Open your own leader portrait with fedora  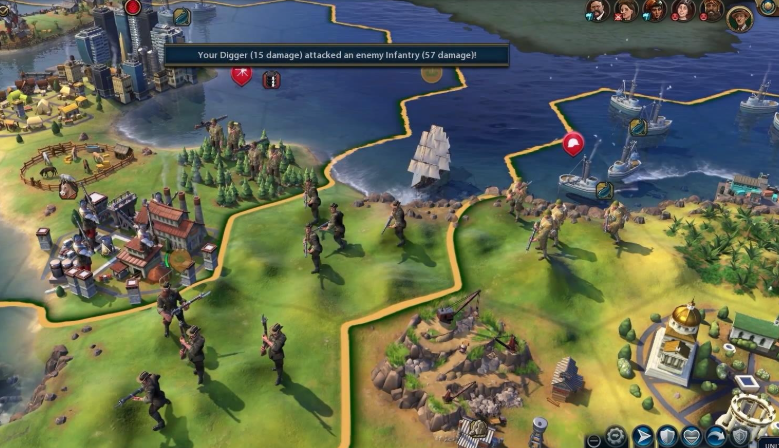point(741,16)
